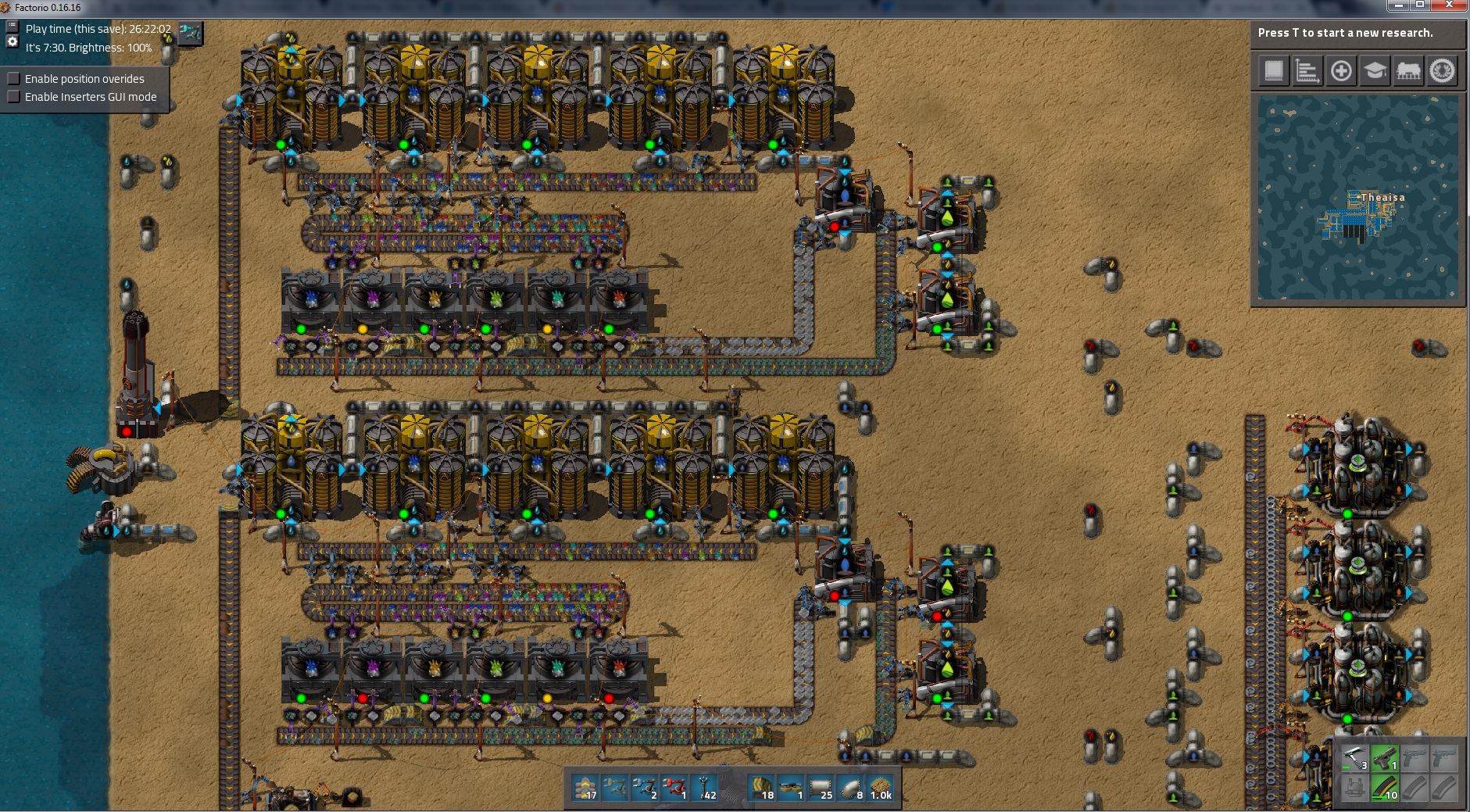The width and height of the screenshot is (1470, 812).
Task: Click the list icon above the gear
Action: pos(12,24)
